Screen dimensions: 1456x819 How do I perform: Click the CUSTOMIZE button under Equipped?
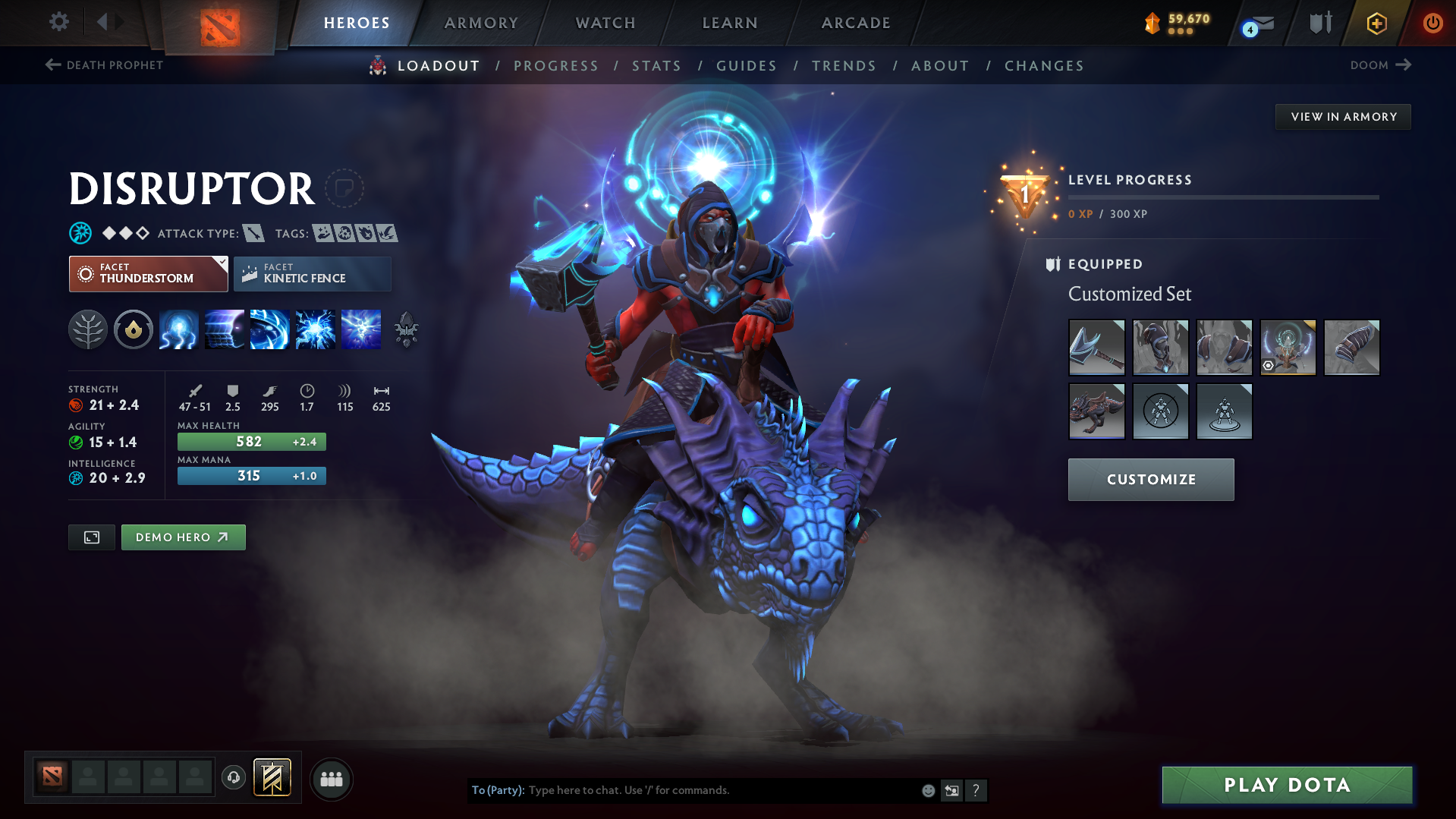click(x=1150, y=479)
